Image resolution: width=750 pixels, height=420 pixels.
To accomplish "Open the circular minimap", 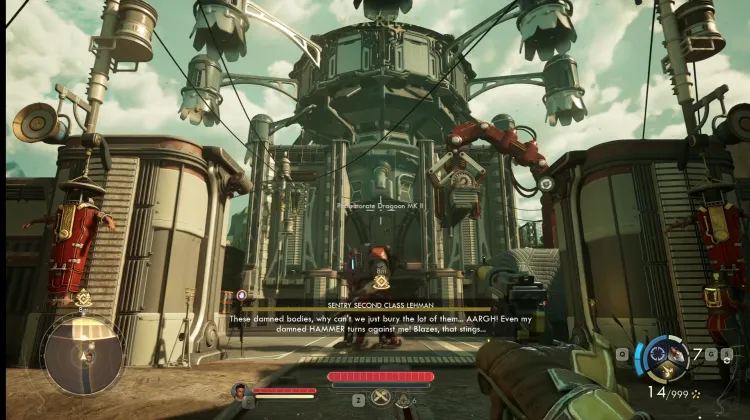I will pos(82,354).
